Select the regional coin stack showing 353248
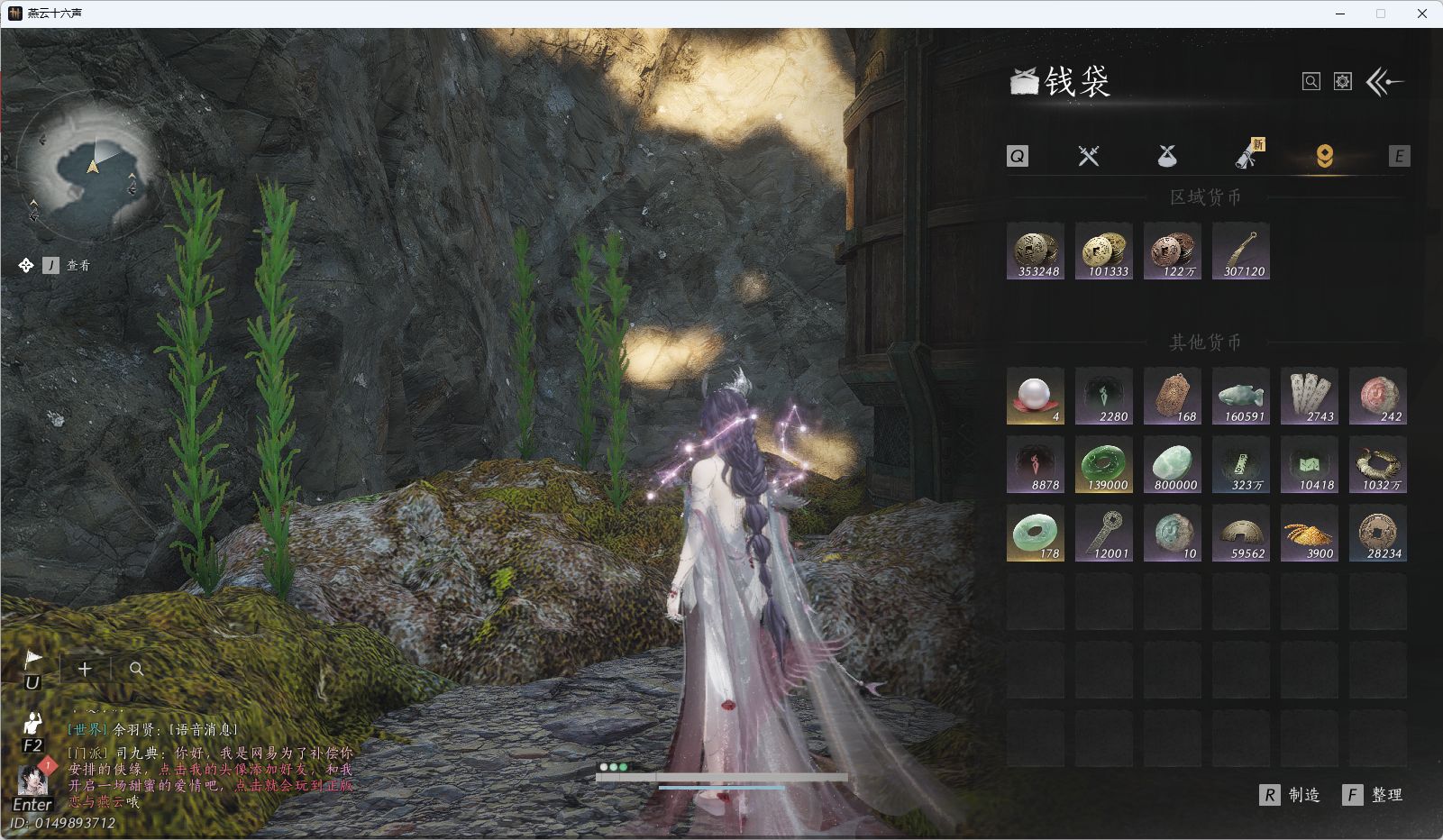 1036,251
